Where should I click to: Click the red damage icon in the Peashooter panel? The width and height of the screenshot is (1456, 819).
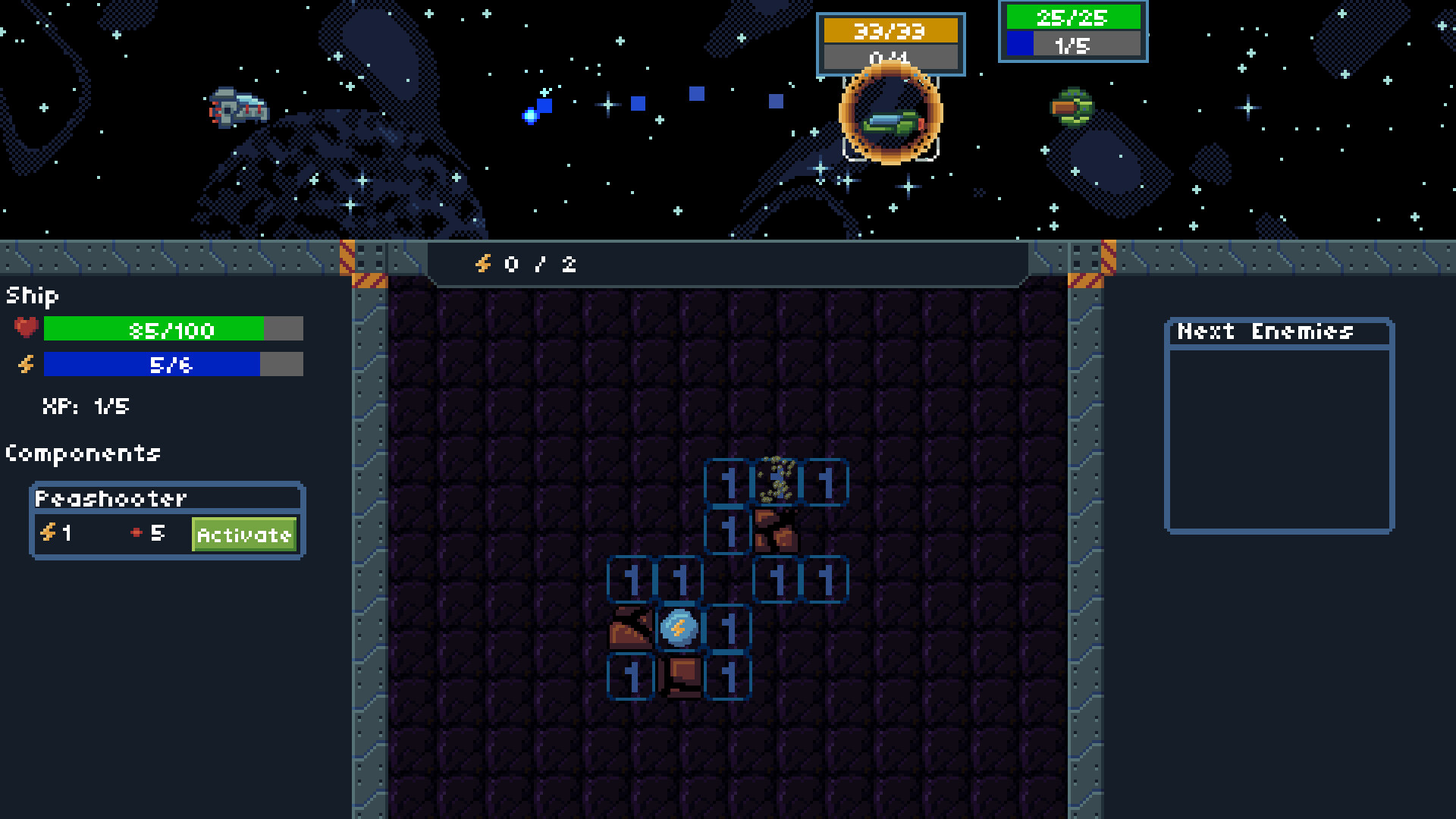pyautogui.click(x=136, y=532)
